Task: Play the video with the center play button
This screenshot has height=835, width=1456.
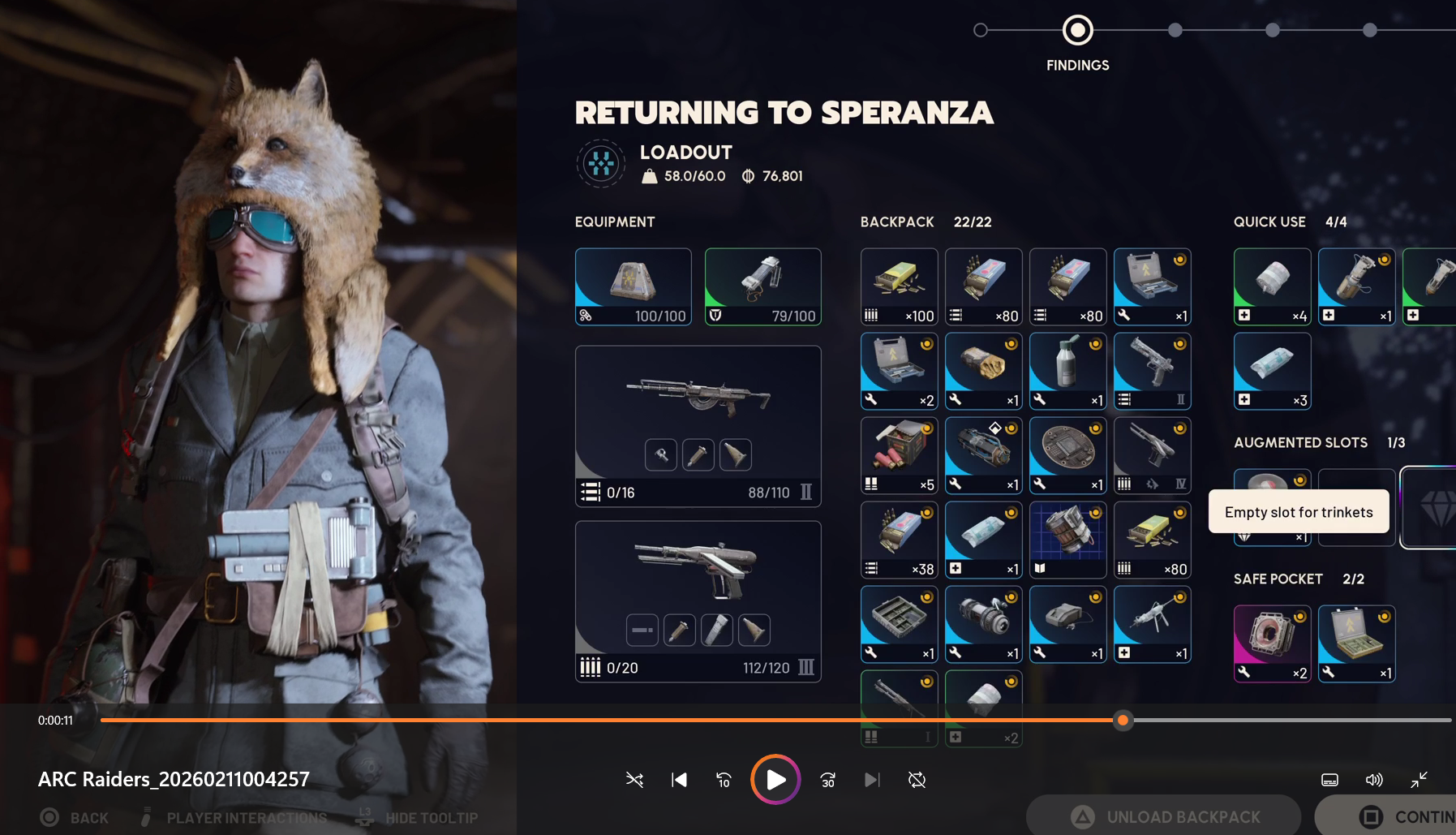Action: coord(775,780)
